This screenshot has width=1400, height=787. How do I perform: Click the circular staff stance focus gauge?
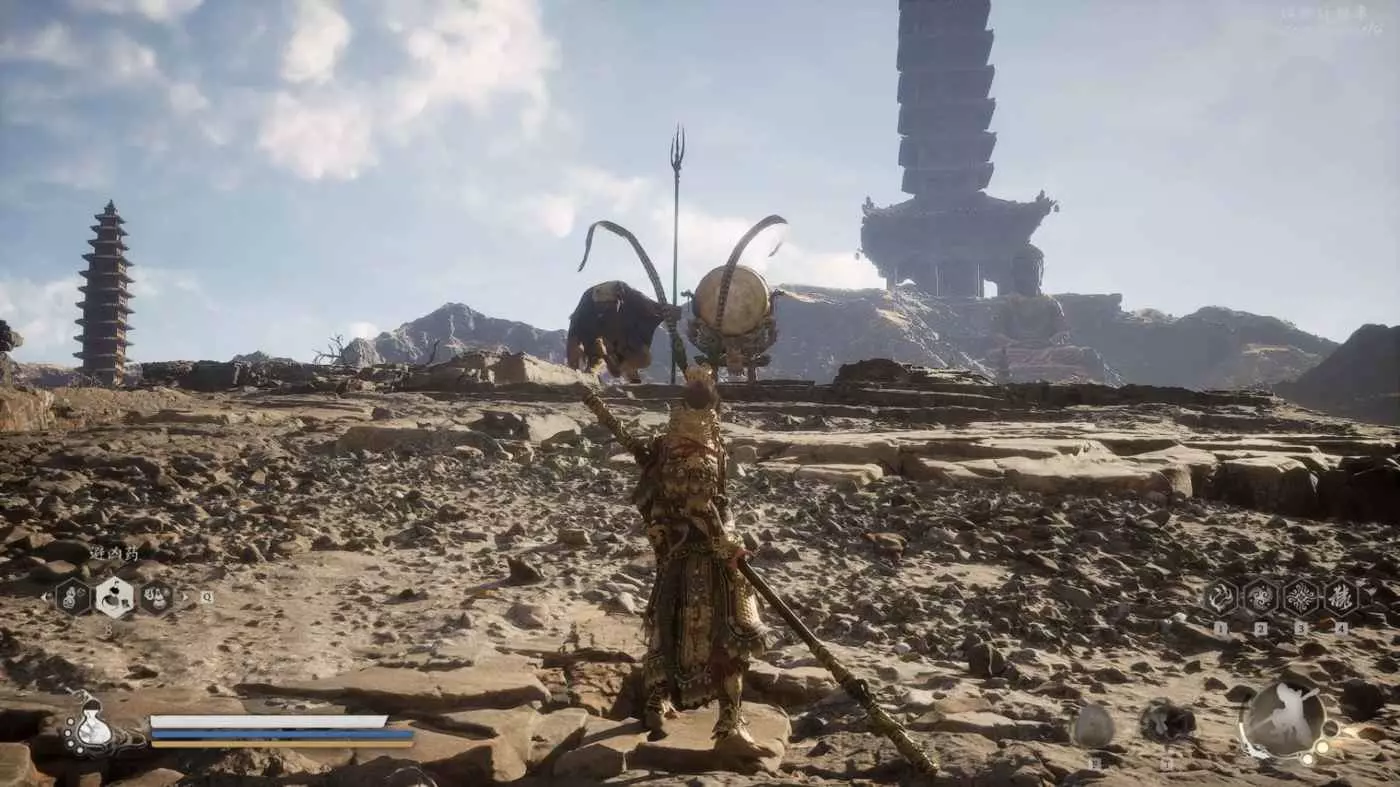tap(1283, 718)
